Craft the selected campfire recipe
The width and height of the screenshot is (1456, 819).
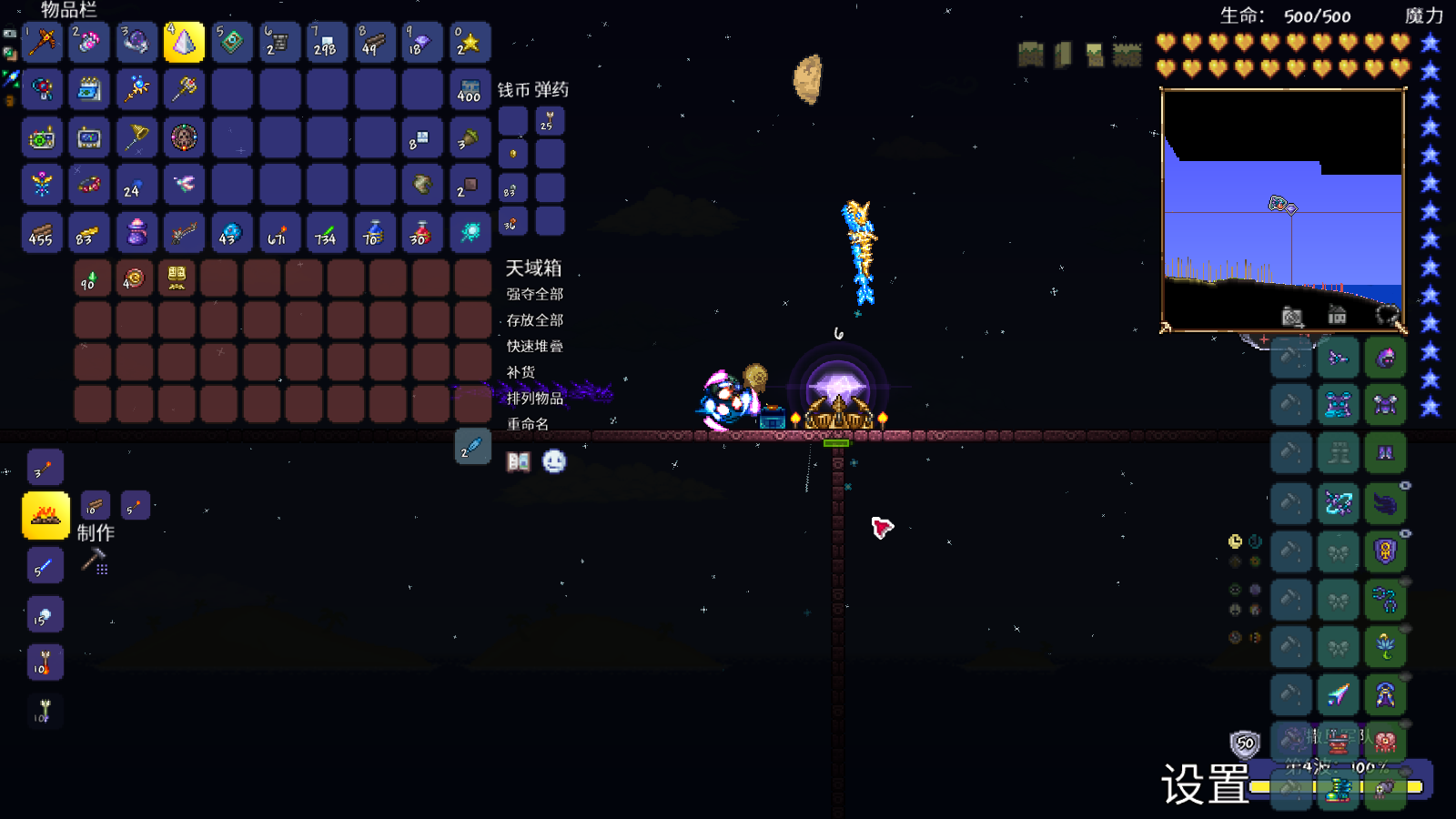click(45, 516)
